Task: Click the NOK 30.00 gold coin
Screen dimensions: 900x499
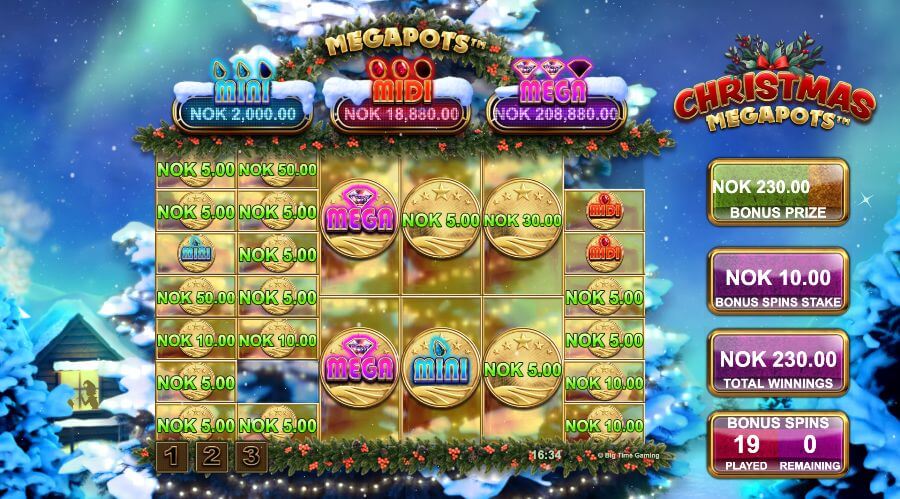Action: [x=522, y=219]
